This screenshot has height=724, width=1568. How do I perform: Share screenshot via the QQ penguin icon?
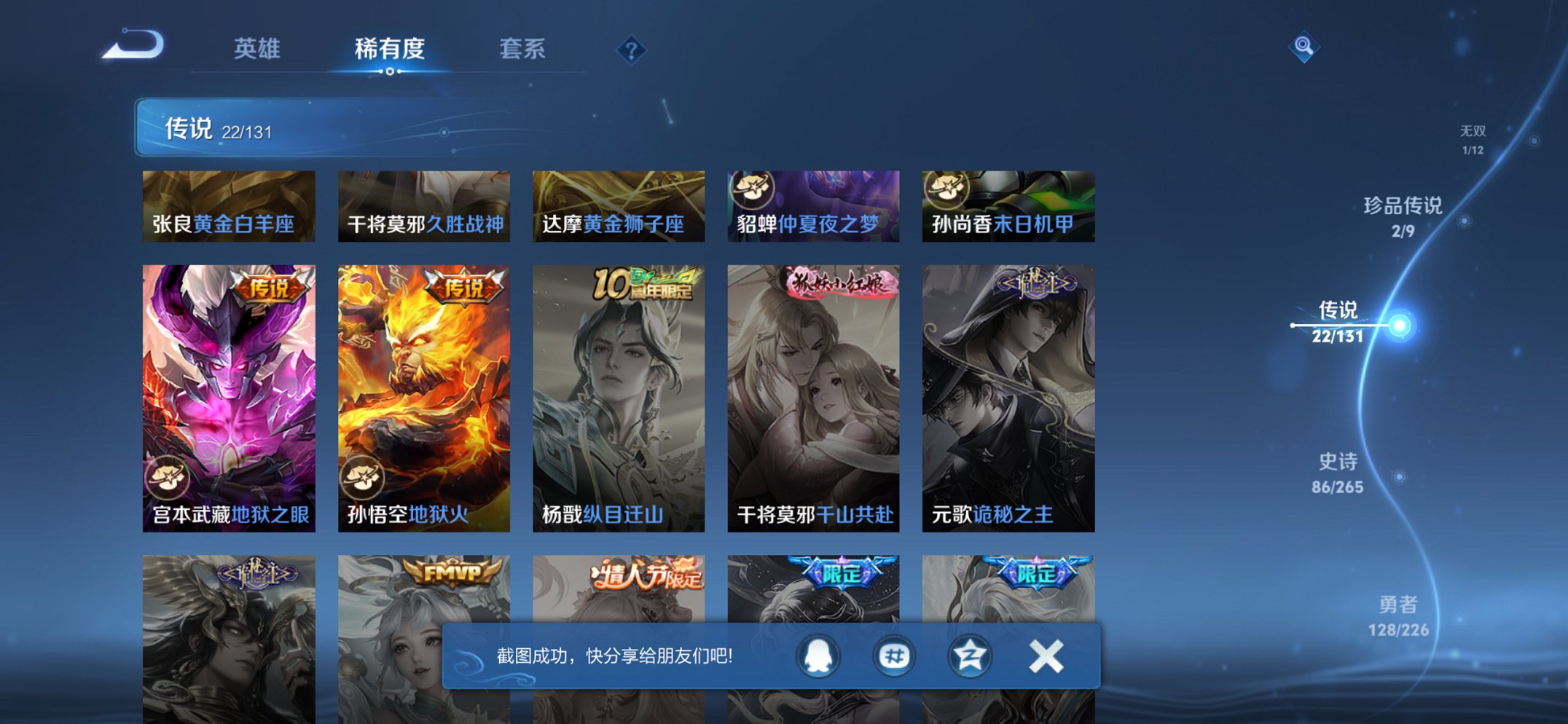(x=819, y=656)
